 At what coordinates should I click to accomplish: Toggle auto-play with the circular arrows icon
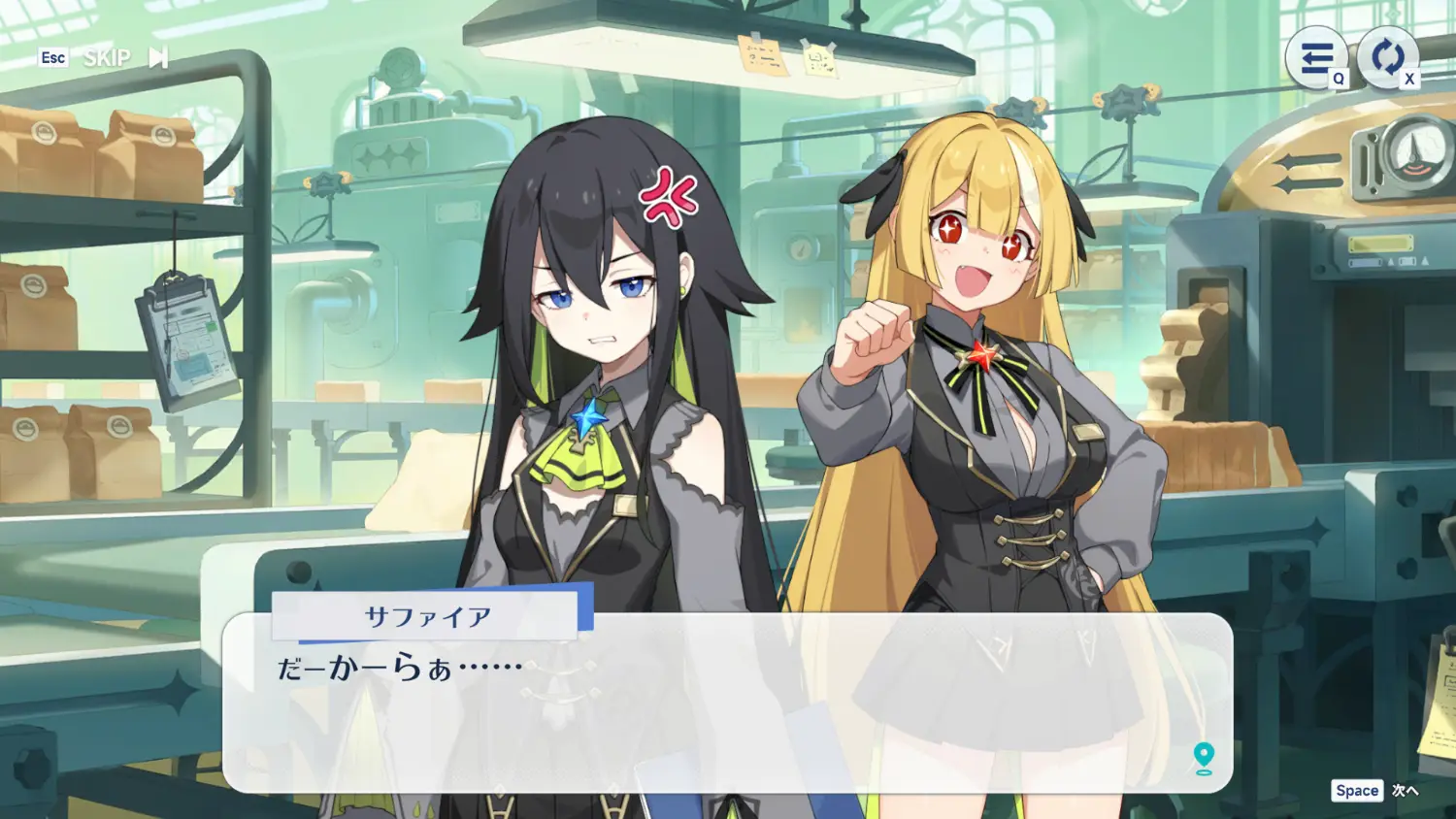(x=1387, y=57)
